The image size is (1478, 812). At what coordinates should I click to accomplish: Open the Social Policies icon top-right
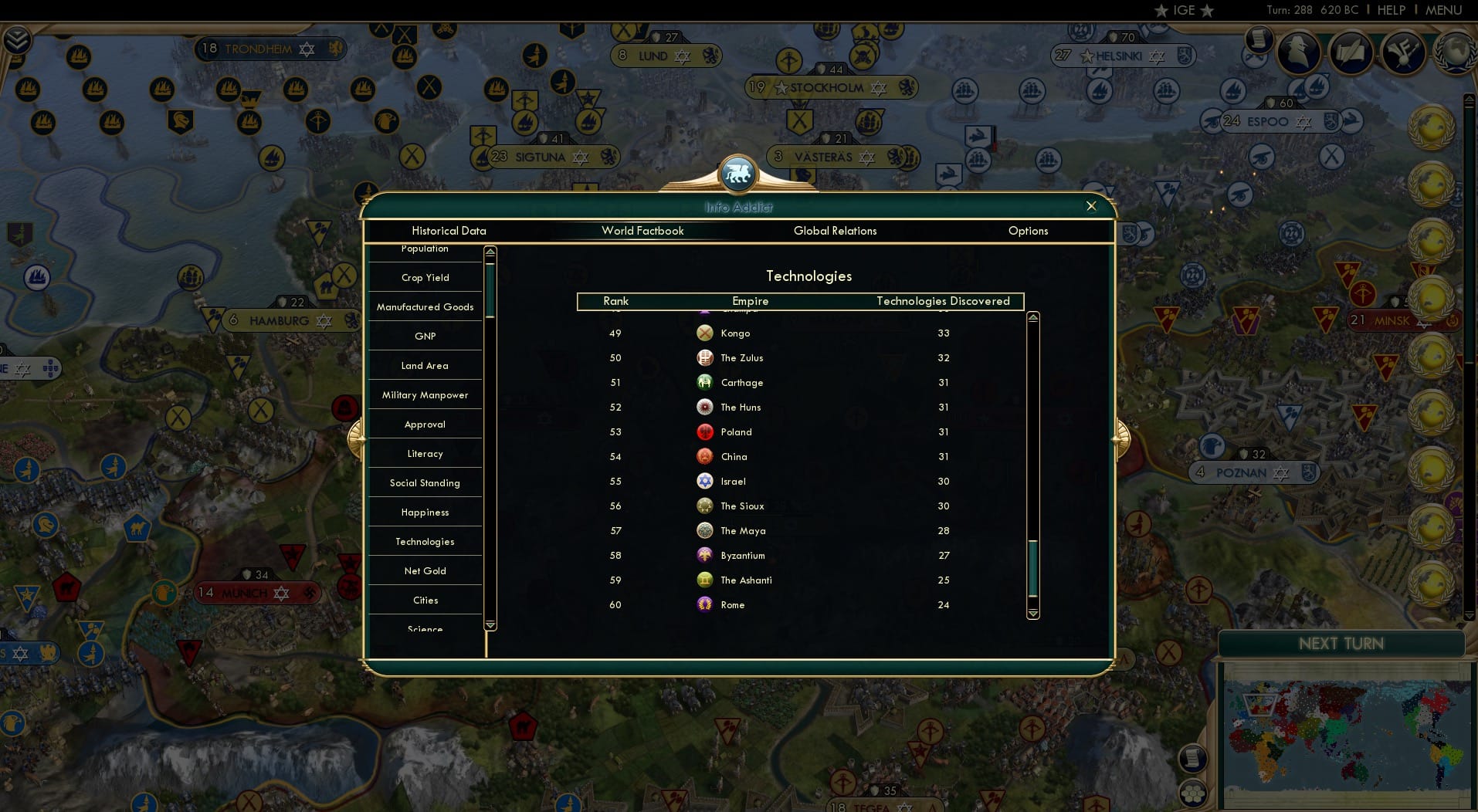click(x=1402, y=53)
